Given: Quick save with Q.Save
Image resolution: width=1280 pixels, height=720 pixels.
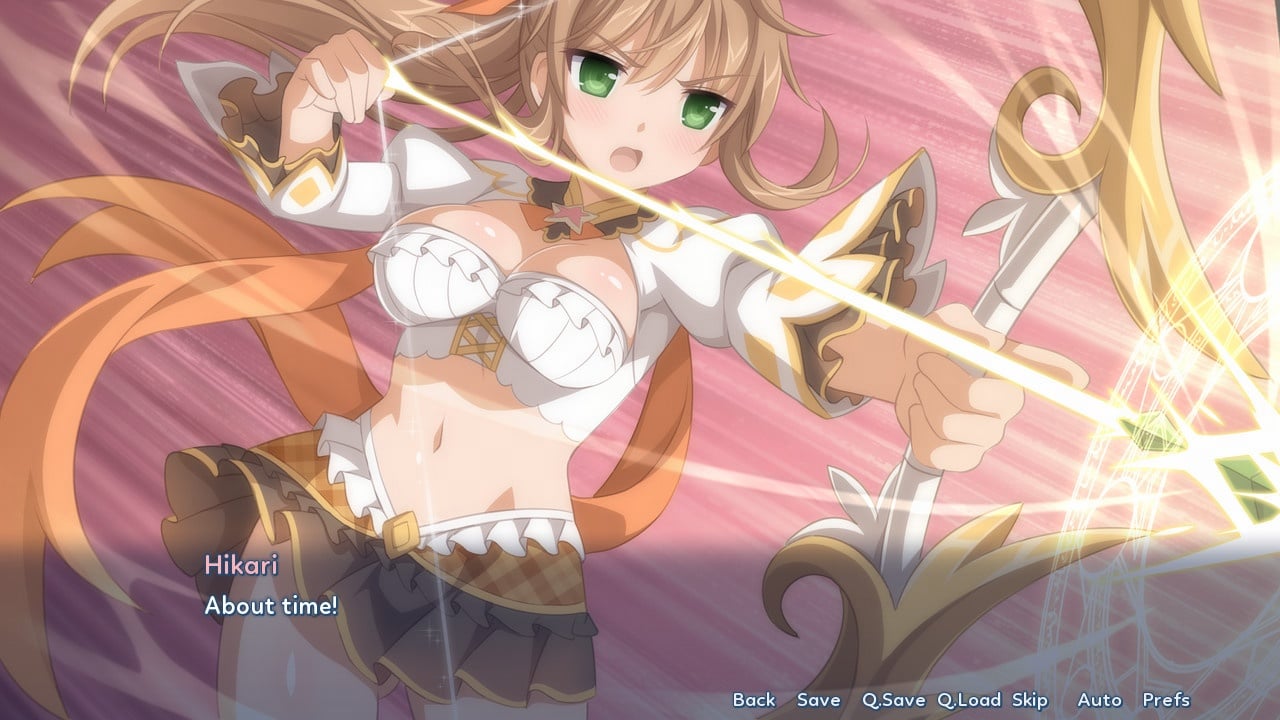Looking at the screenshot, I should [893, 700].
